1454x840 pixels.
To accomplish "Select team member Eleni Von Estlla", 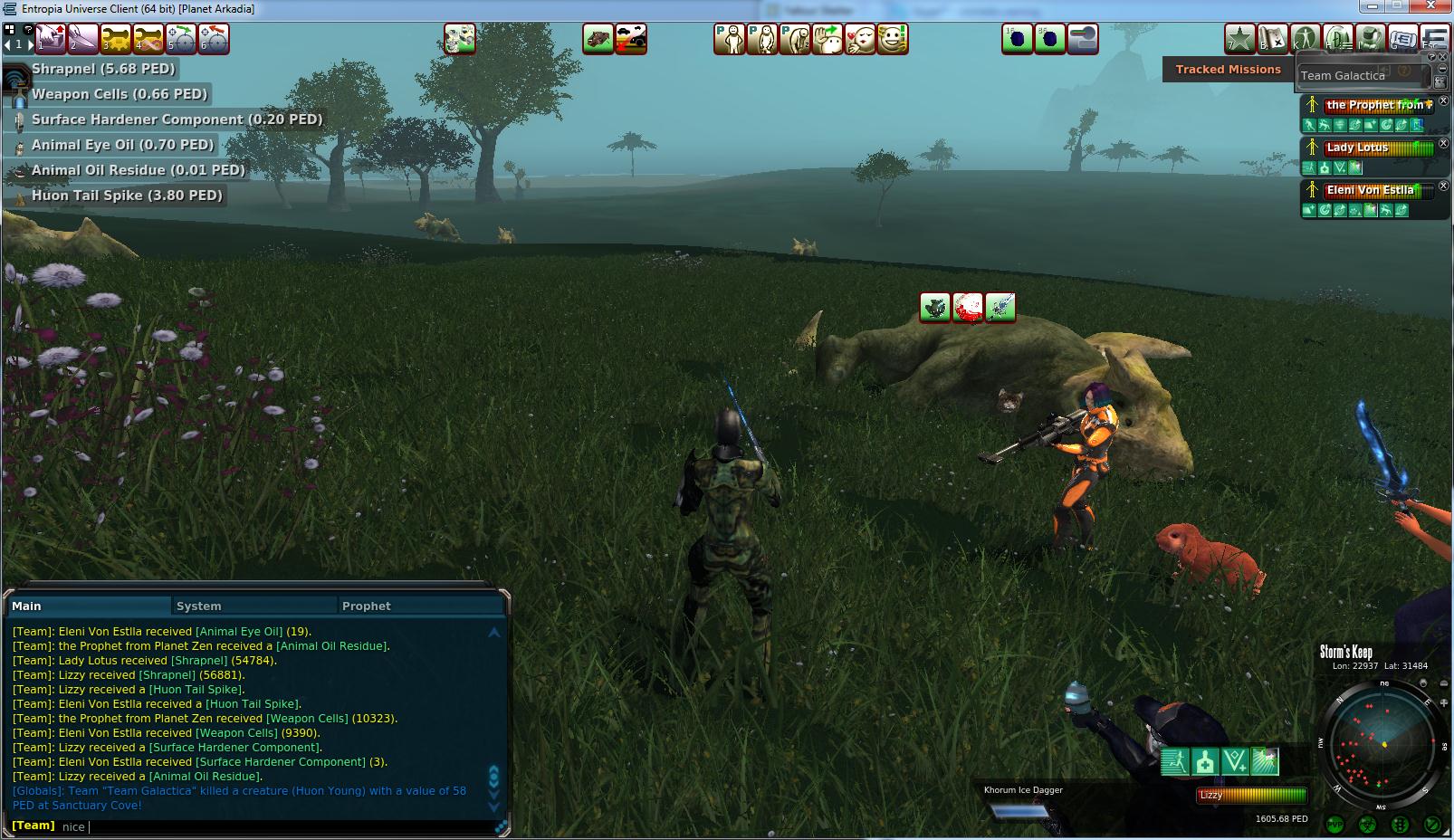I will (x=1369, y=190).
